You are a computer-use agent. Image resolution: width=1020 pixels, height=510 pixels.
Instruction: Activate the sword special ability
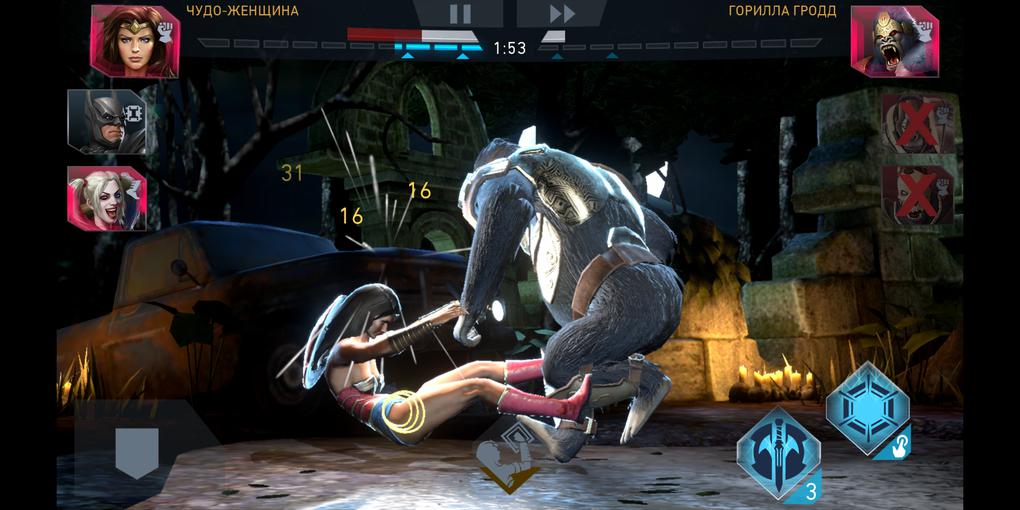tap(778, 451)
